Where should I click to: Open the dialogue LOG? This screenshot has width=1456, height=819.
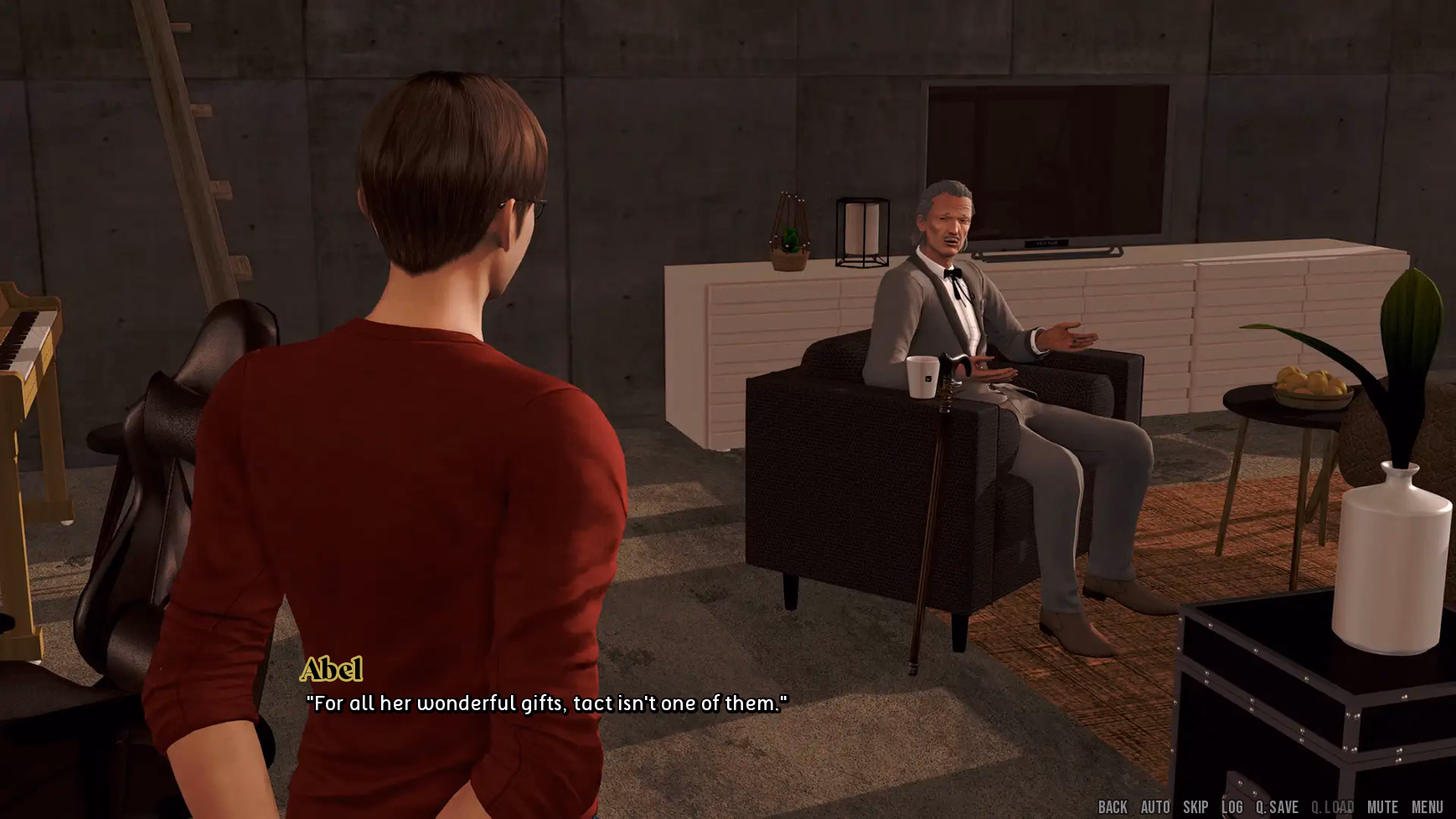pyautogui.click(x=1232, y=807)
